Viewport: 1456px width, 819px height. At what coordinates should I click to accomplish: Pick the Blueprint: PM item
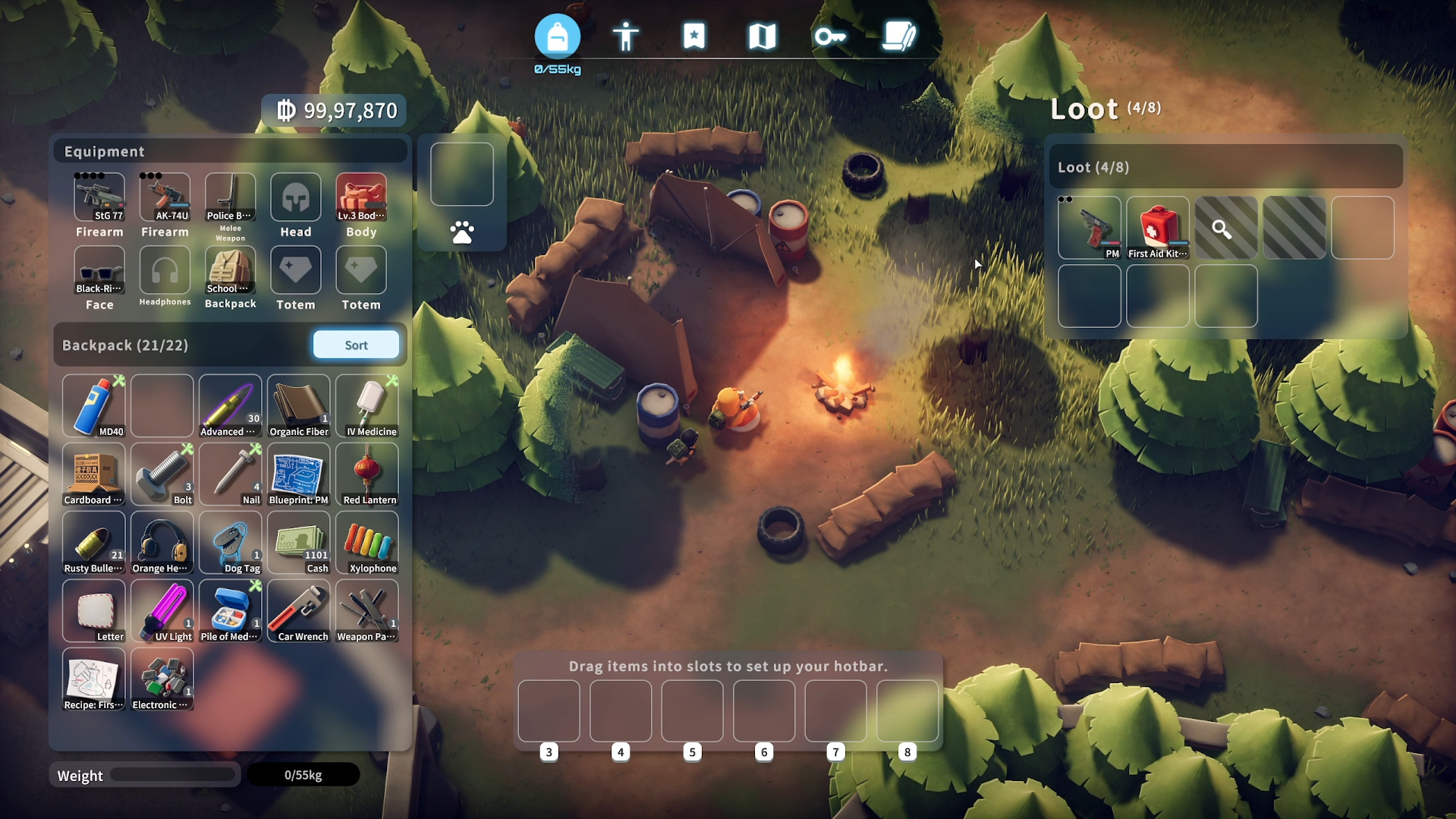click(299, 474)
